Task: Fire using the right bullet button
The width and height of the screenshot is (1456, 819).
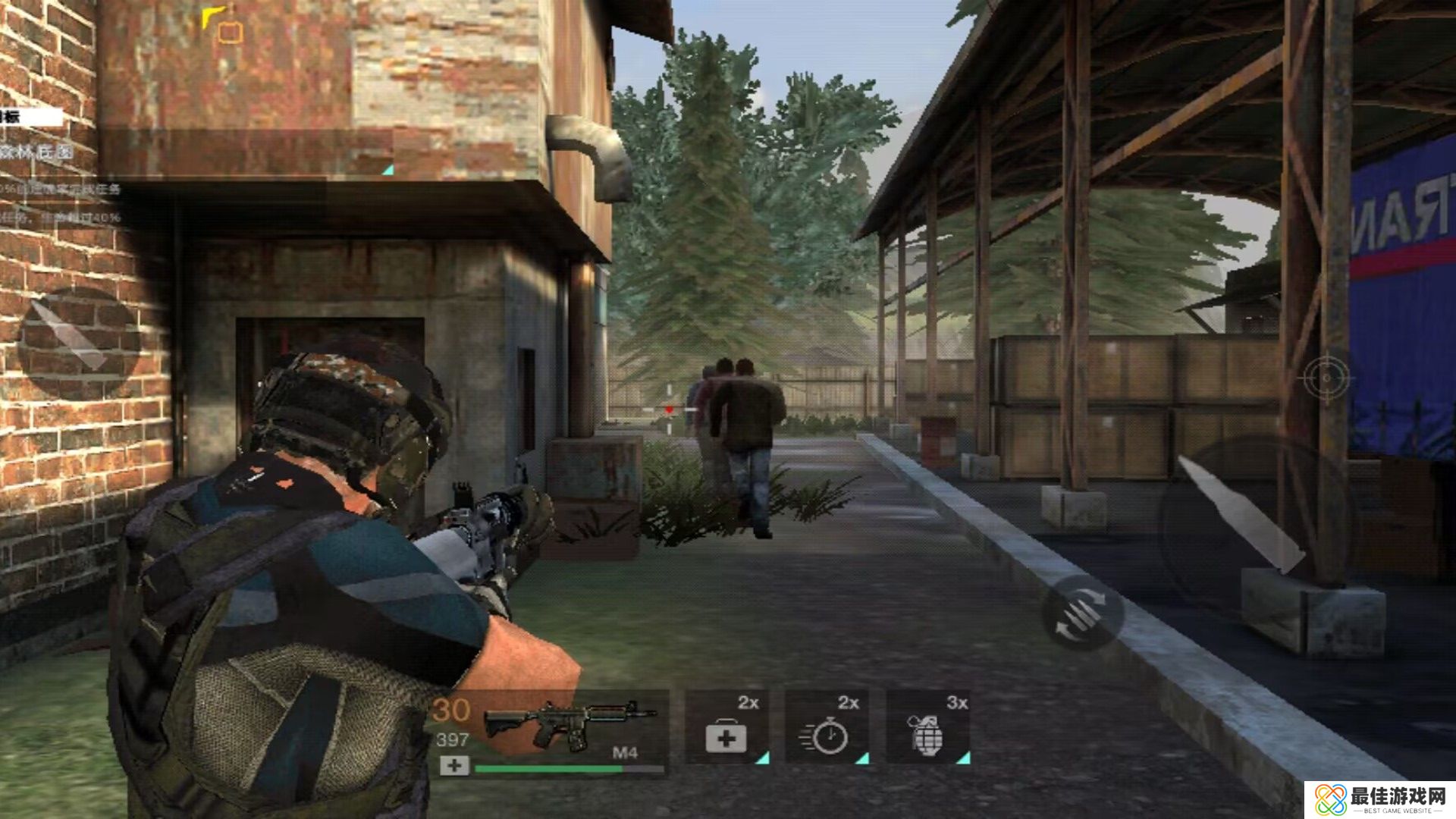Action: [x=1244, y=516]
